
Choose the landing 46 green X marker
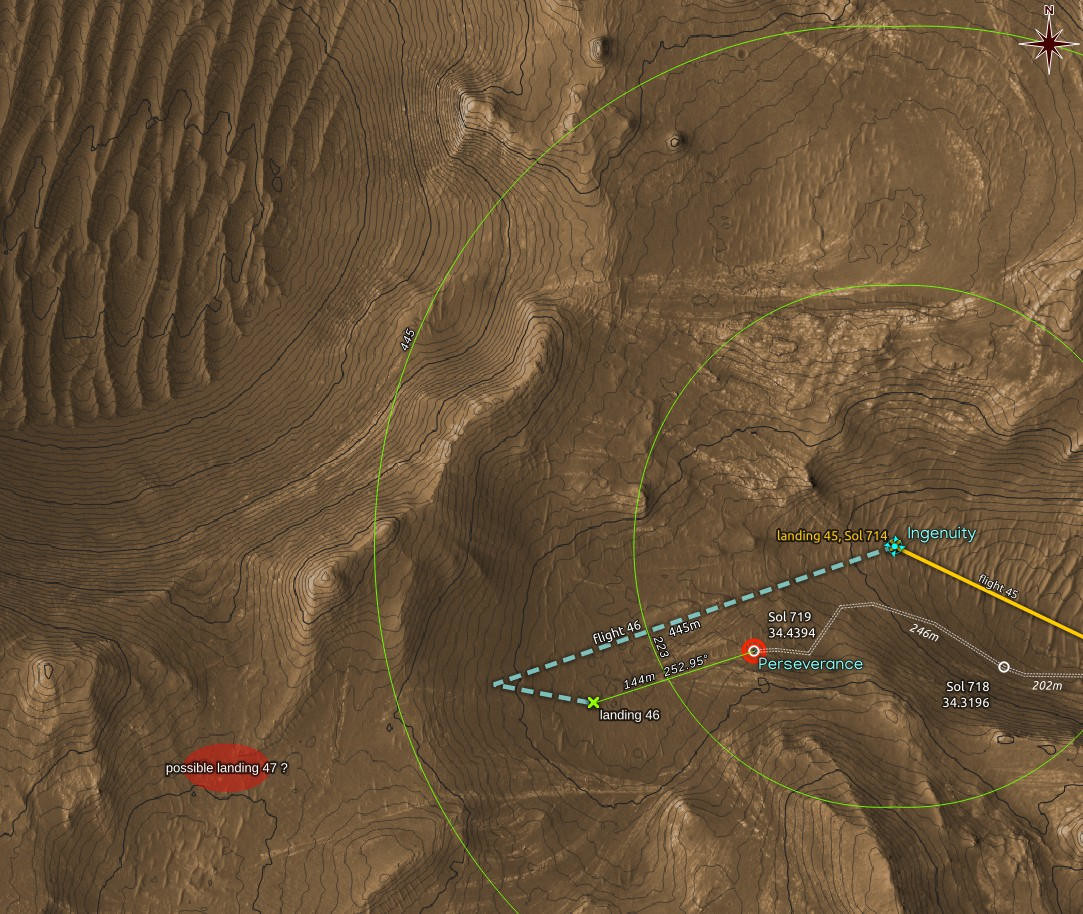click(594, 702)
